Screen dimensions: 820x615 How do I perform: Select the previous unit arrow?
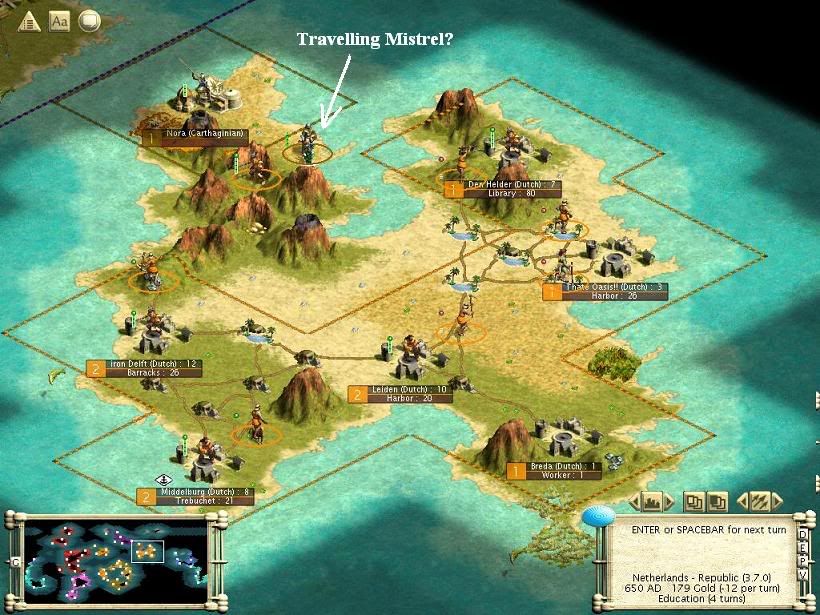pos(742,500)
